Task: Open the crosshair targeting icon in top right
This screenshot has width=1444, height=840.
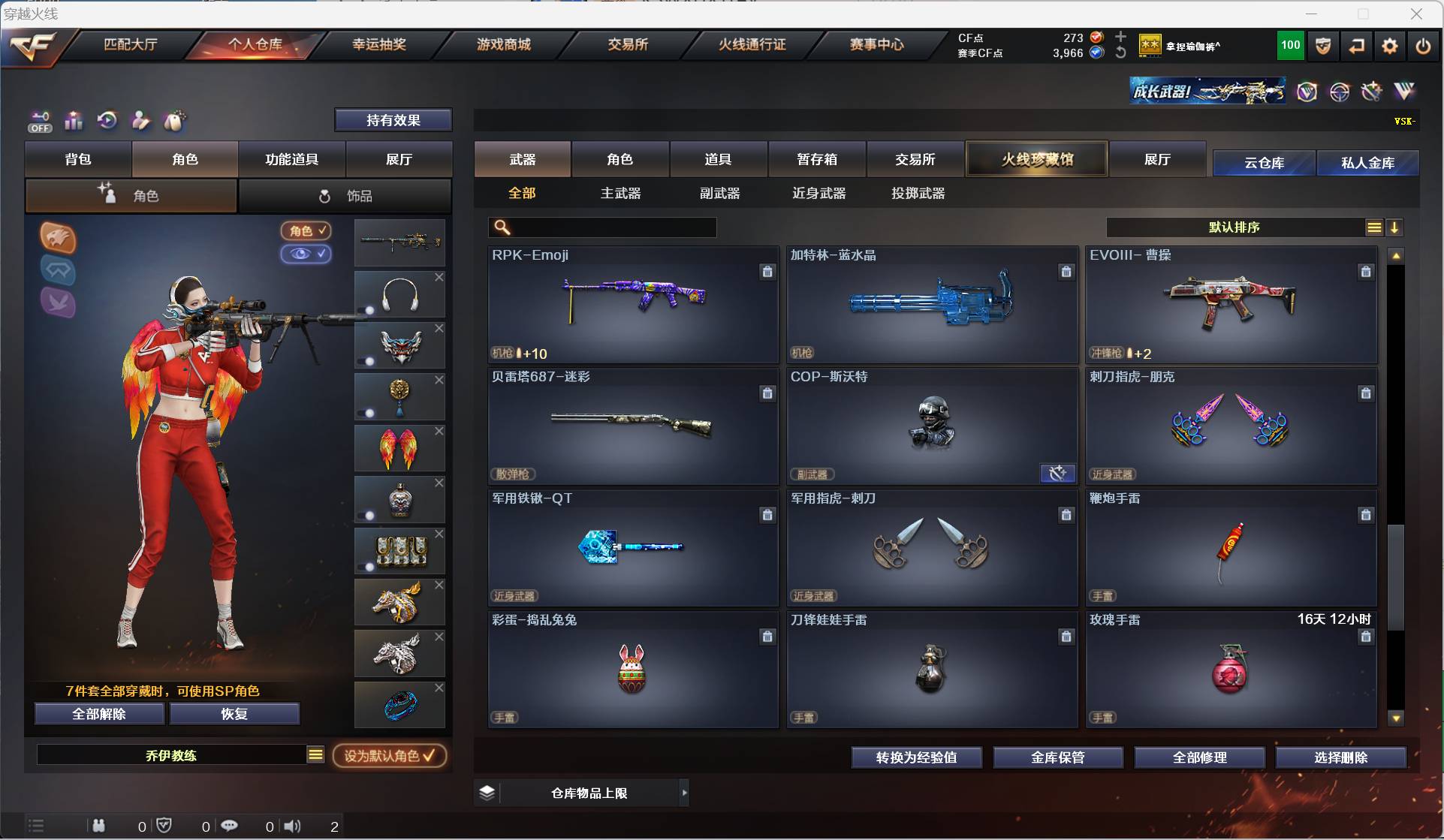Action: pyautogui.click(x=1340, y=92)
